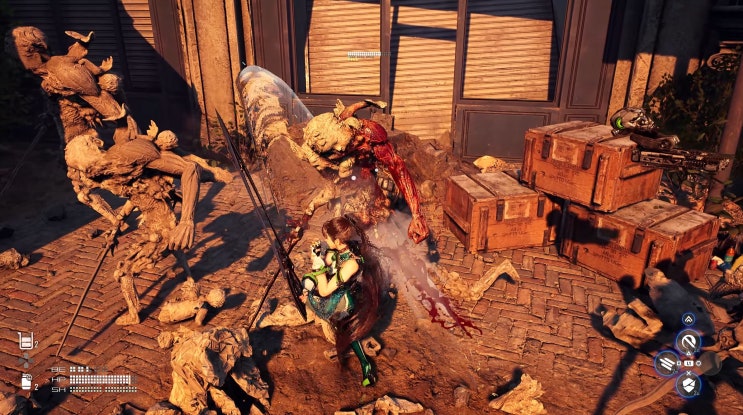Trigger the triple-stripe Beta skill

point(666,363)
